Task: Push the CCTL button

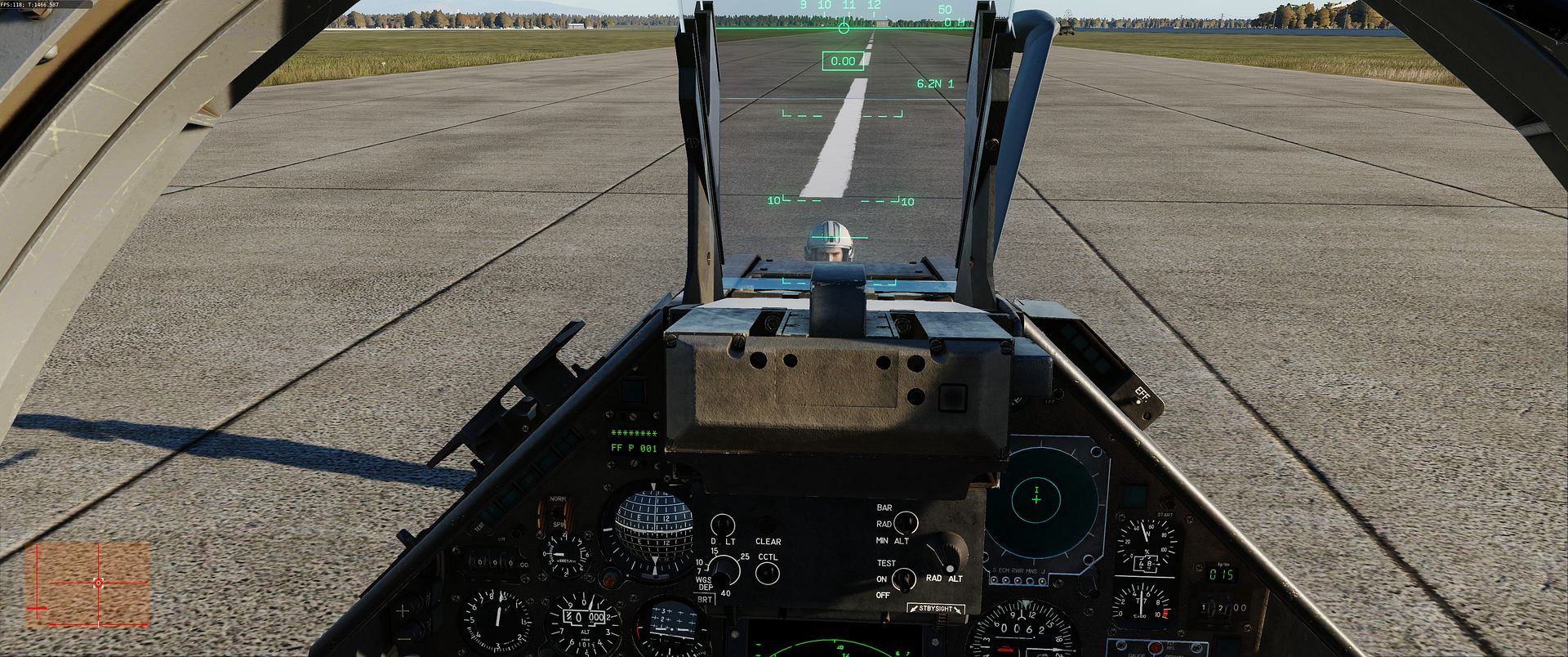Action: 767,572
